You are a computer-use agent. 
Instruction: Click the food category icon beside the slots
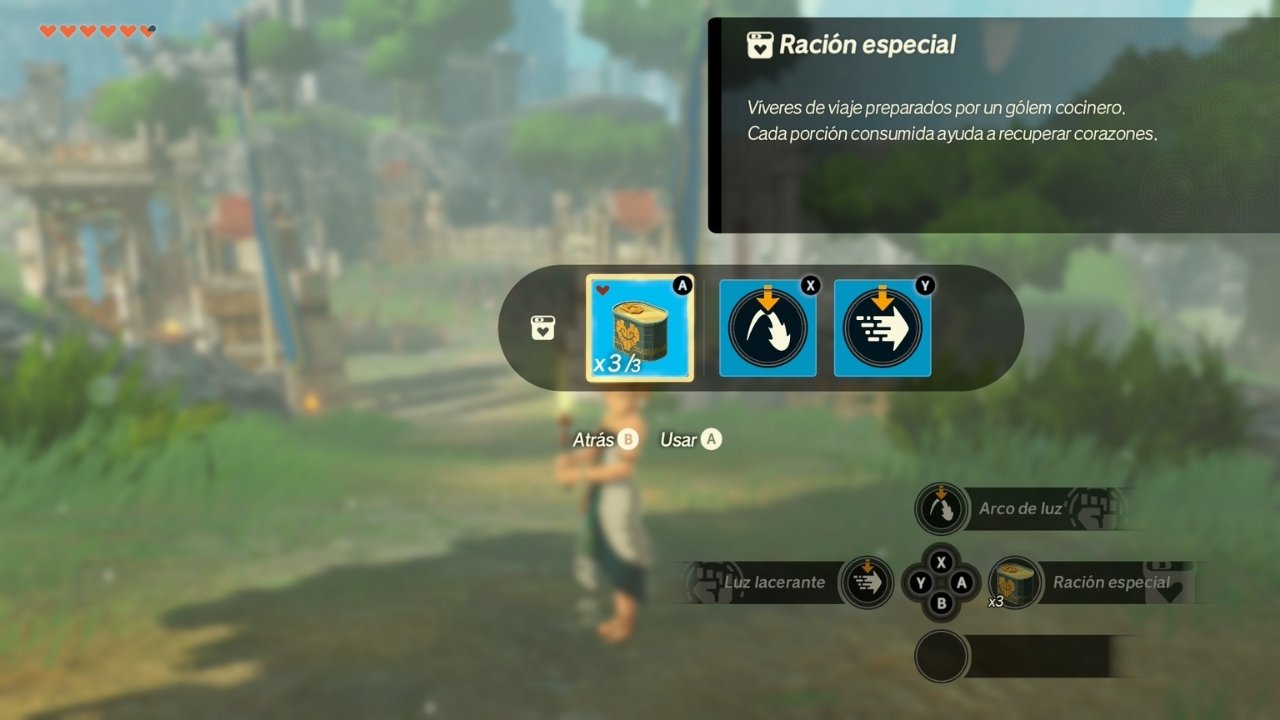point(542,328)
